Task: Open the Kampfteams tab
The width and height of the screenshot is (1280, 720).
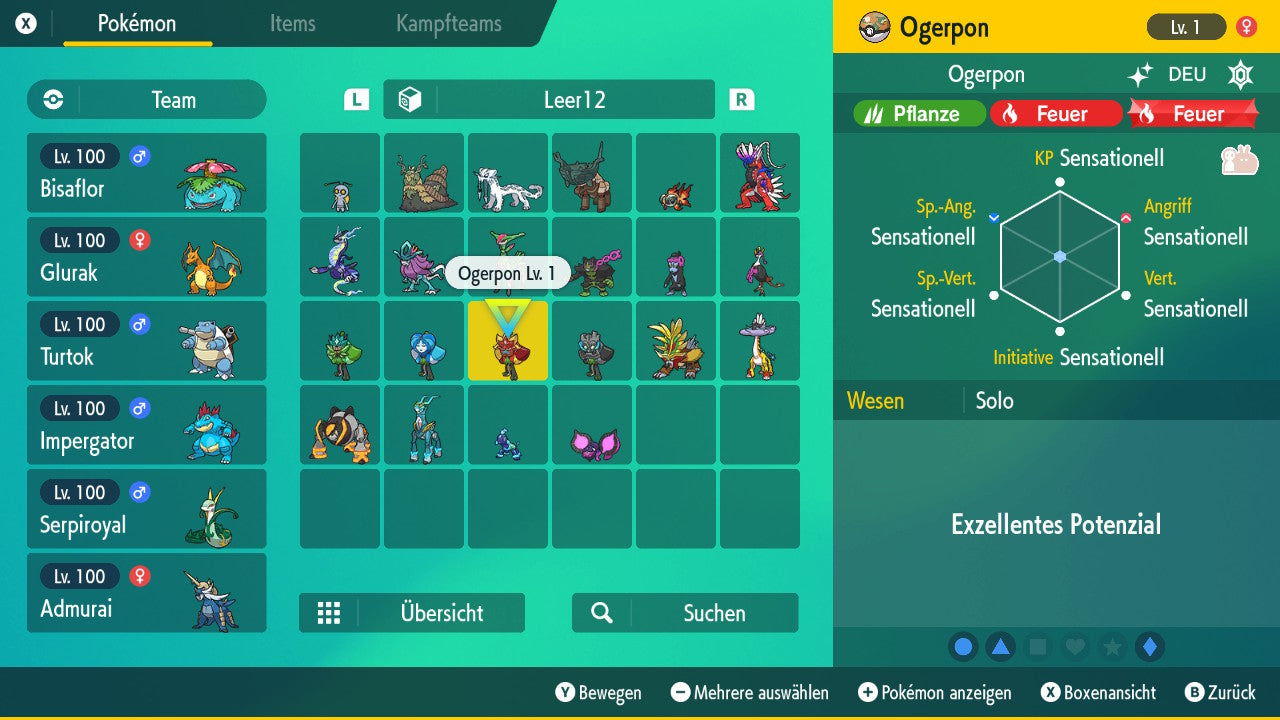Action: coord(446,25)
